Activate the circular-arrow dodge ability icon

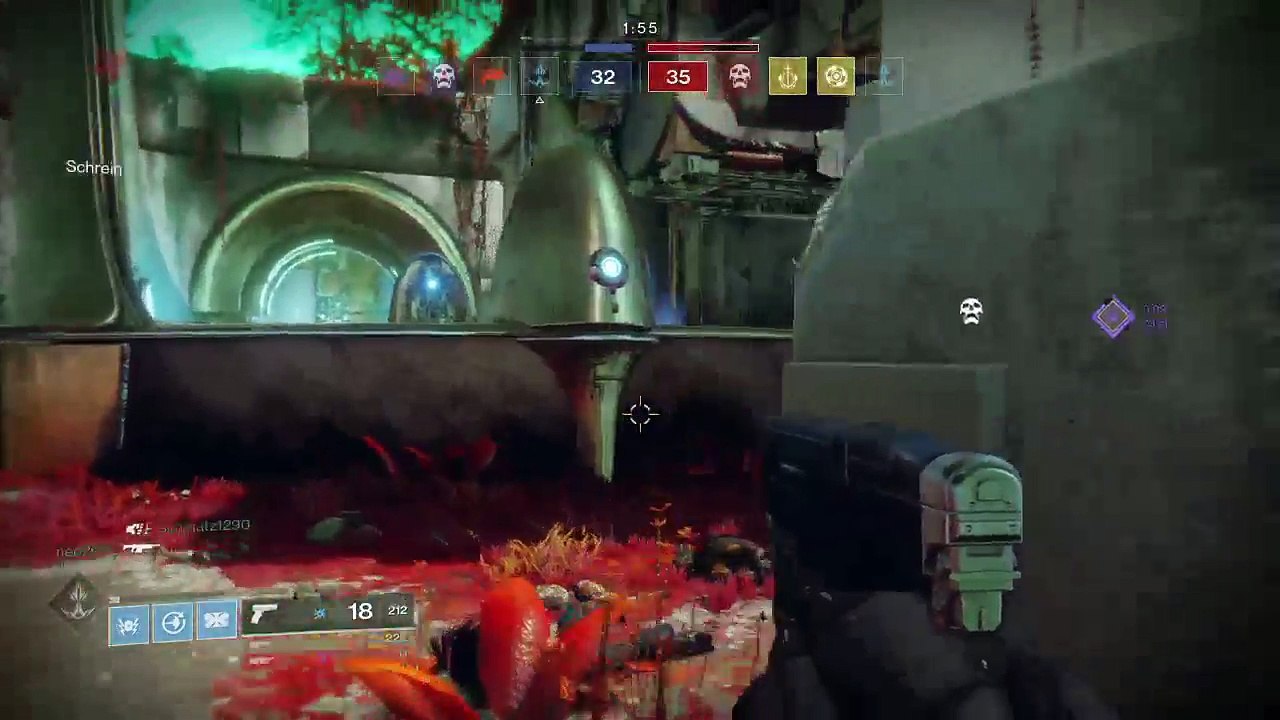pos(173,623)
